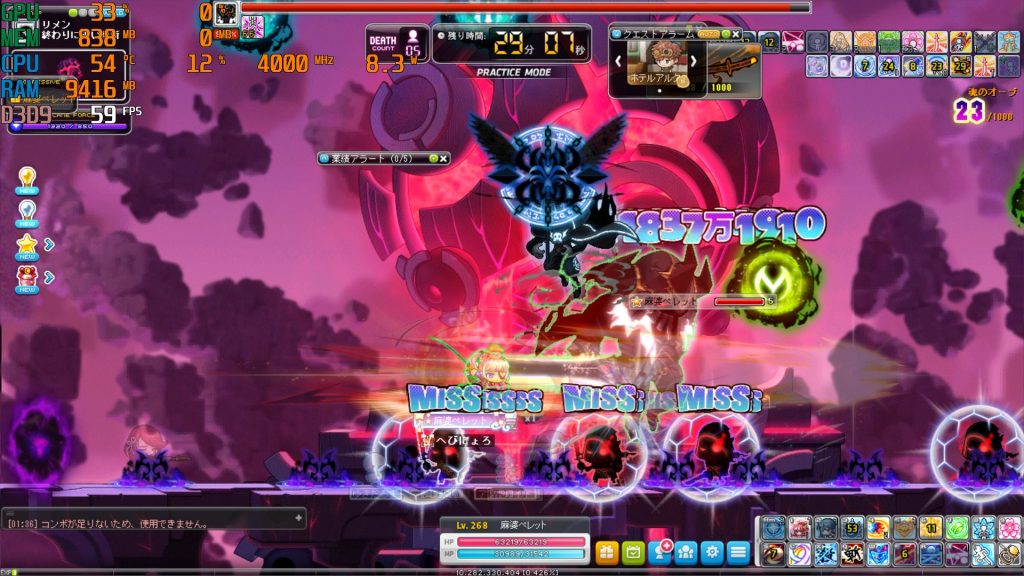
Task: Click the yellow lightbulb notification icon
Action: 27,180
